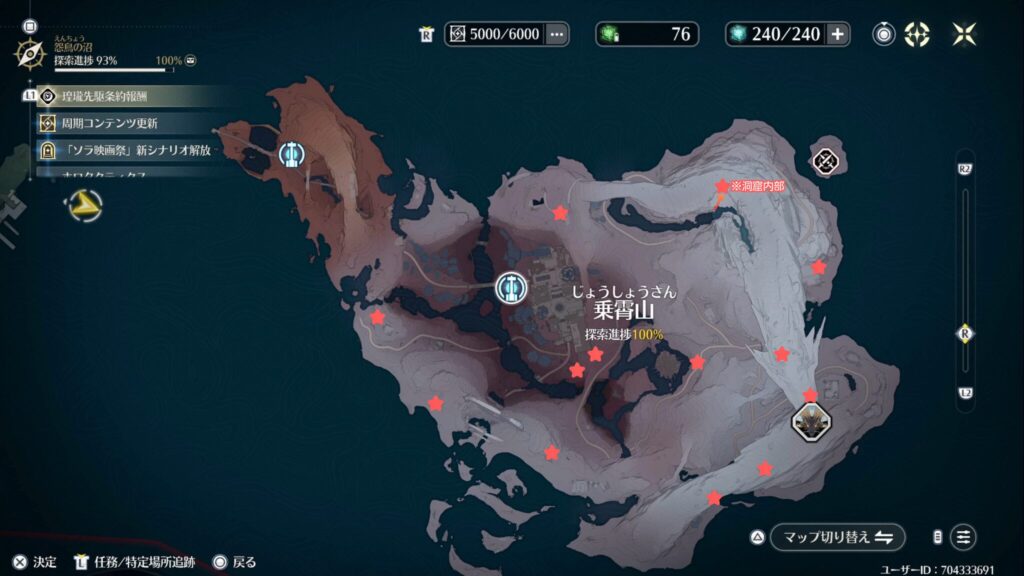
Task: Open the ellipsis menu beside 5000/6000
Action: click(x=557, y=34)
